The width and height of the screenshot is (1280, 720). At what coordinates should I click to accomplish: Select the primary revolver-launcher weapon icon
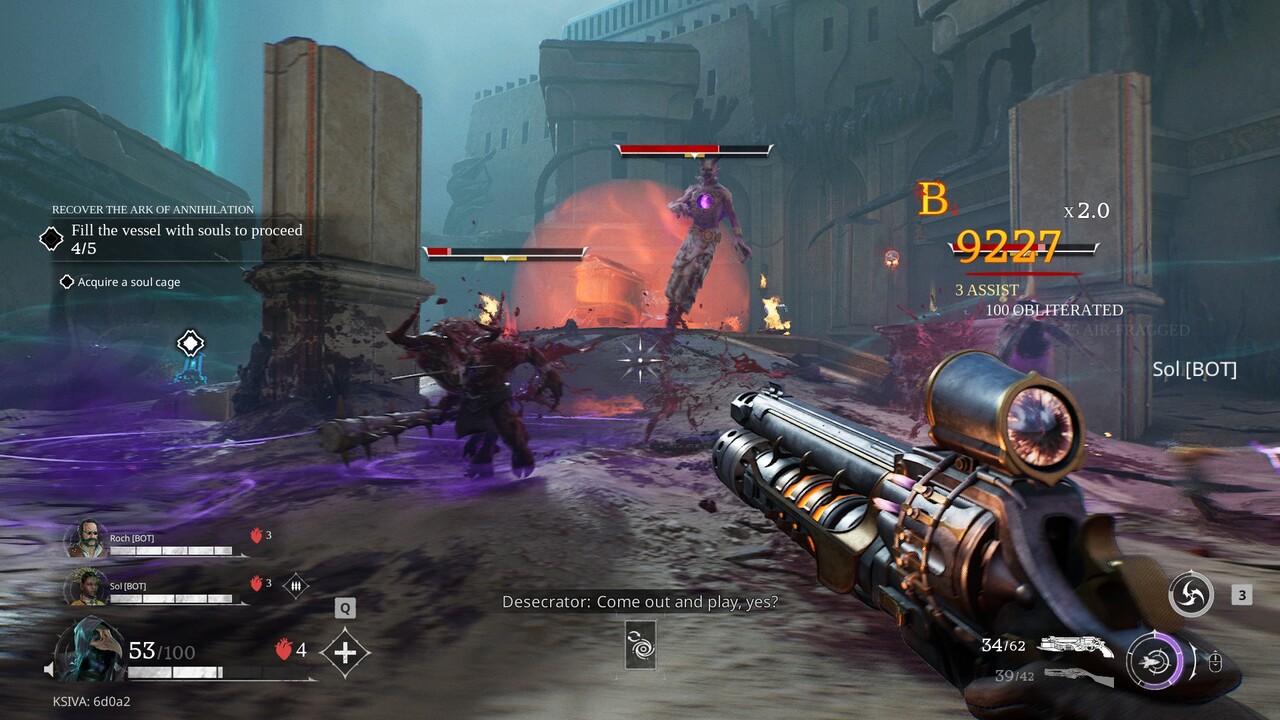(x=1075, y=647)
